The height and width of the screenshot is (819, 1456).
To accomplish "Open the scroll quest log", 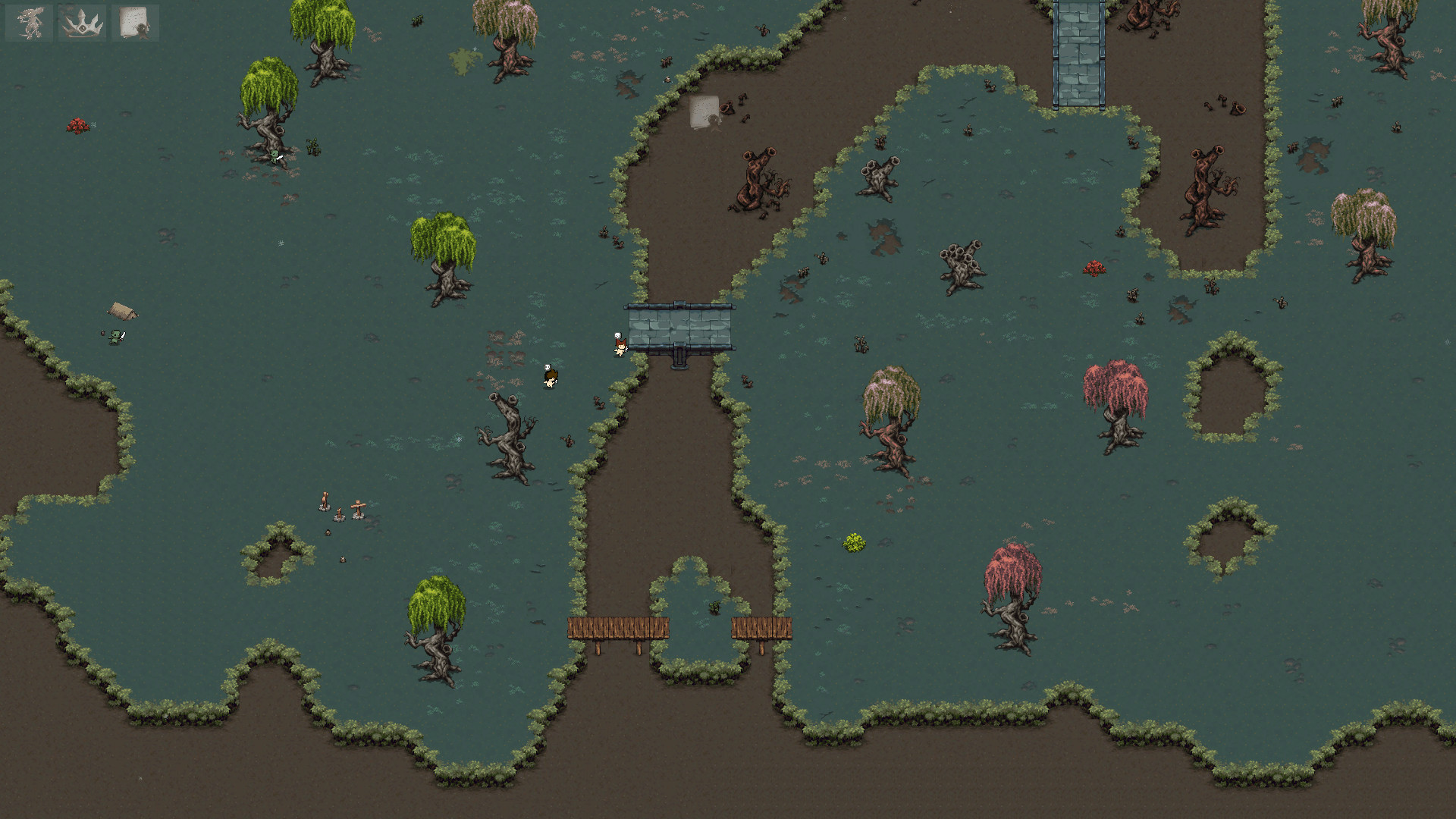I will coord(136,22).
